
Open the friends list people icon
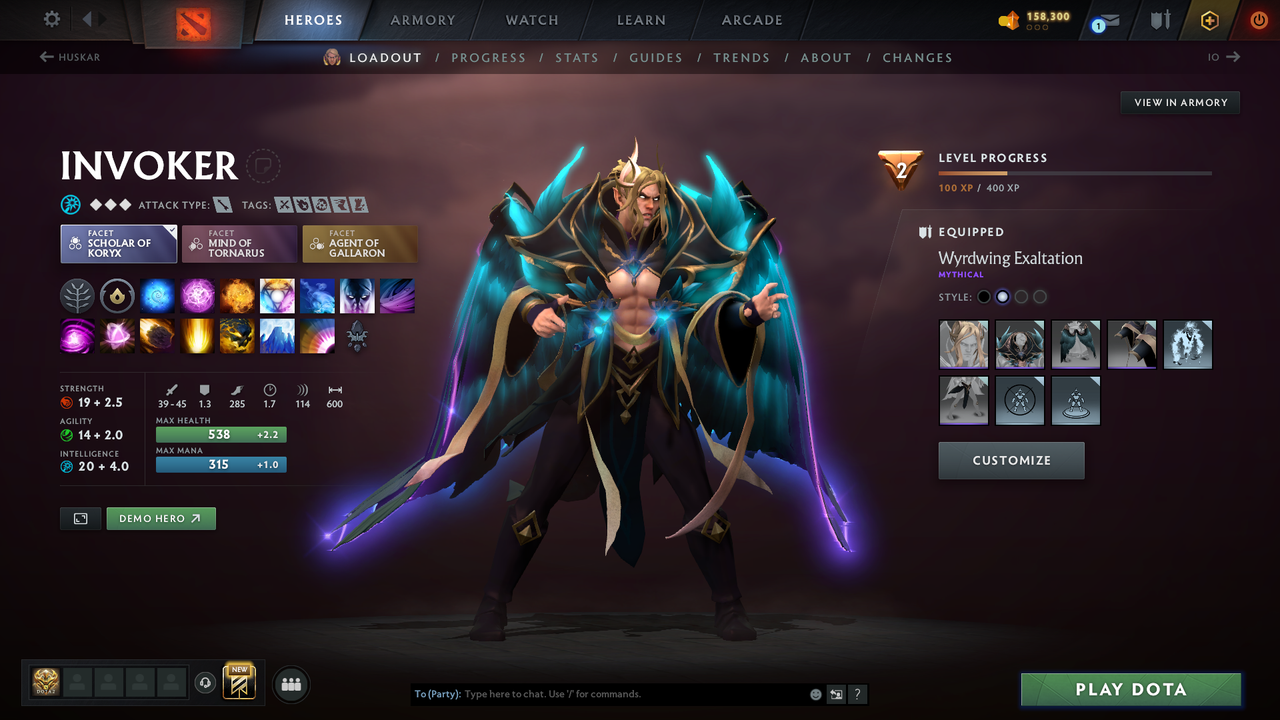(x=290, y=683)
